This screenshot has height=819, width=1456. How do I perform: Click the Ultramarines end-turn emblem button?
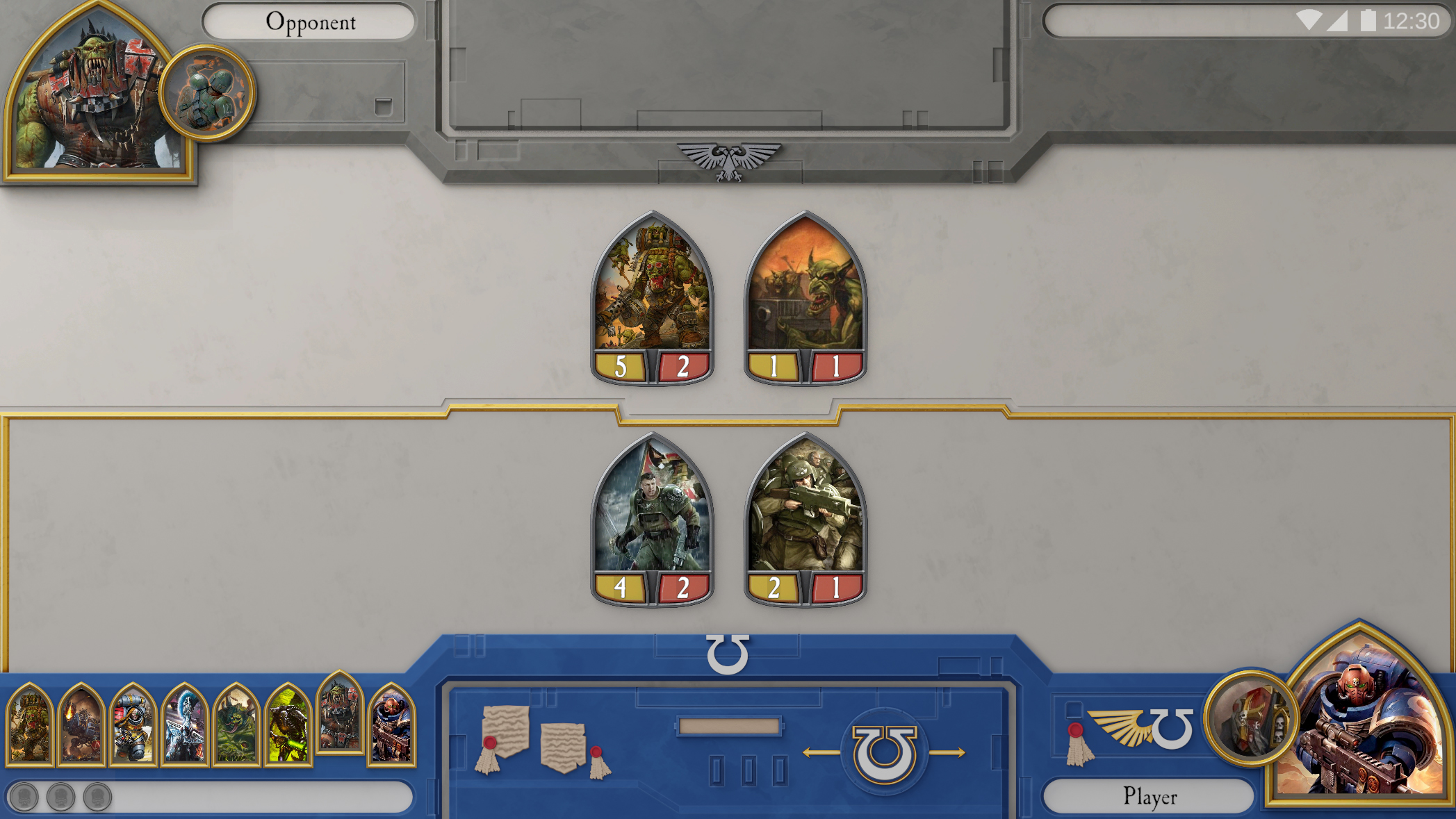(x=884, y=753)
